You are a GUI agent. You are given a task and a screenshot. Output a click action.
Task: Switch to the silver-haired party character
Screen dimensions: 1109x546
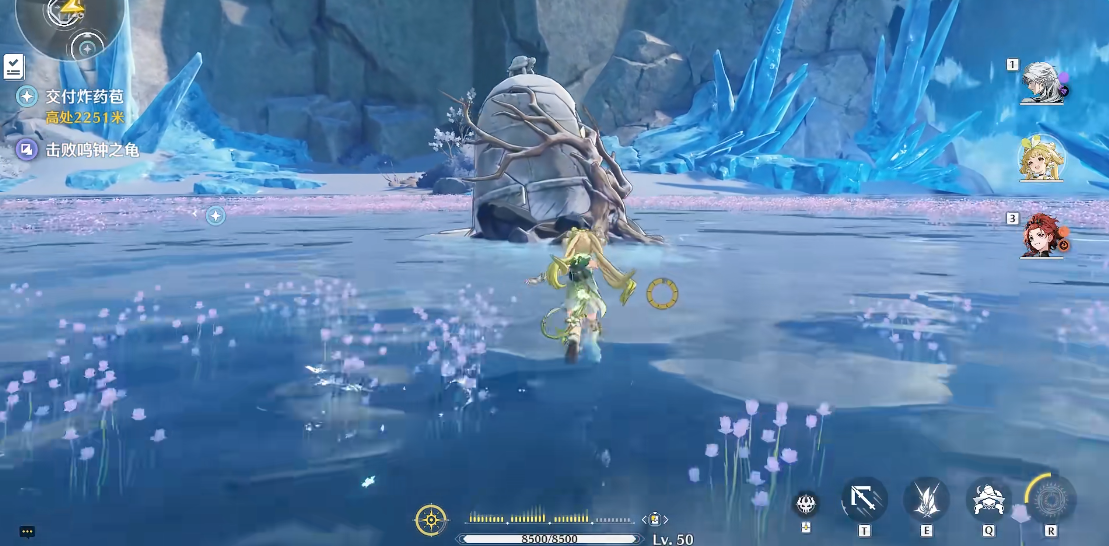[x=1043, y=84]
